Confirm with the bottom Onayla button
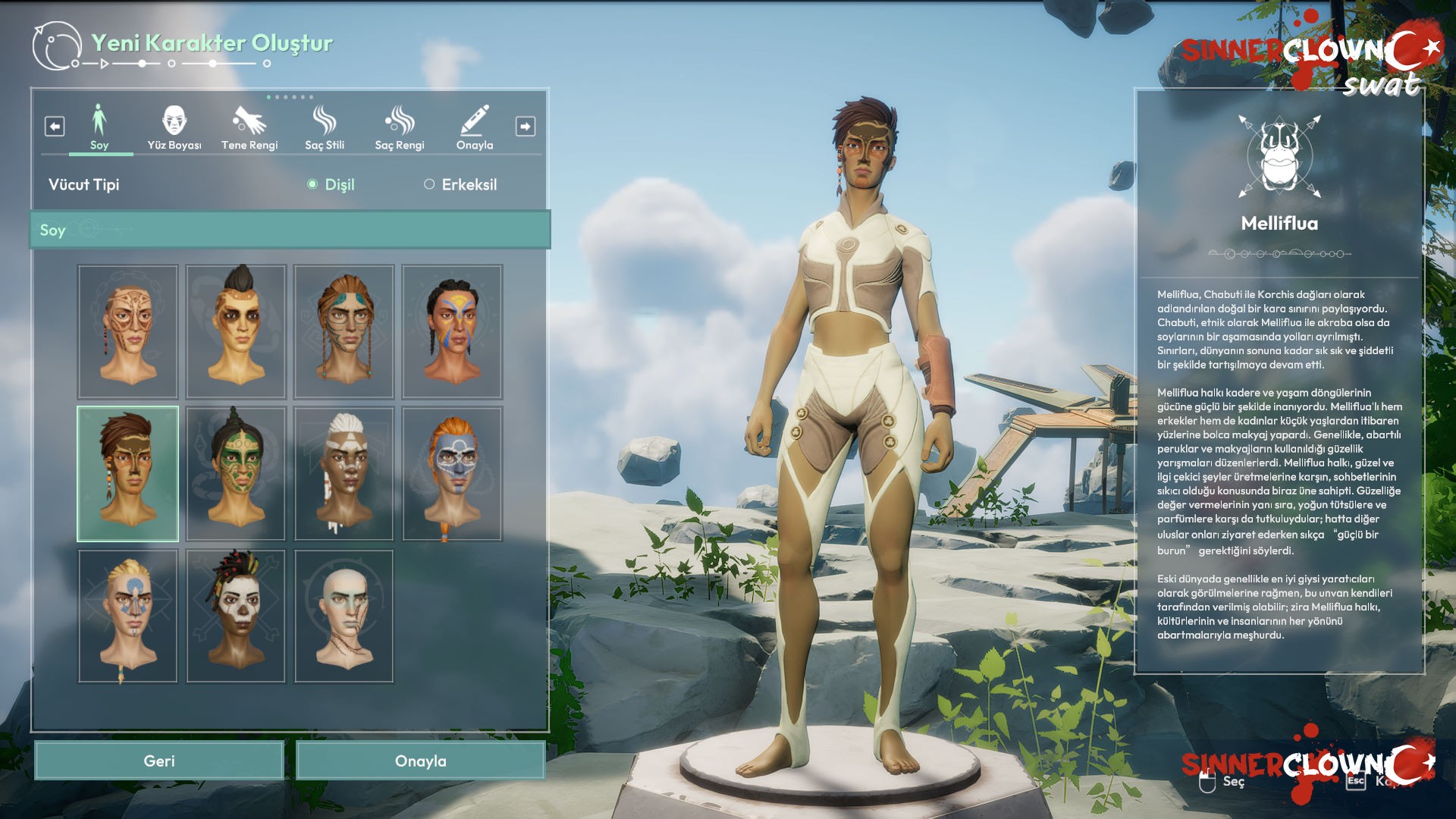Image resolution: width=1456 pixels, height=819 pixels. tap(420, 761)
